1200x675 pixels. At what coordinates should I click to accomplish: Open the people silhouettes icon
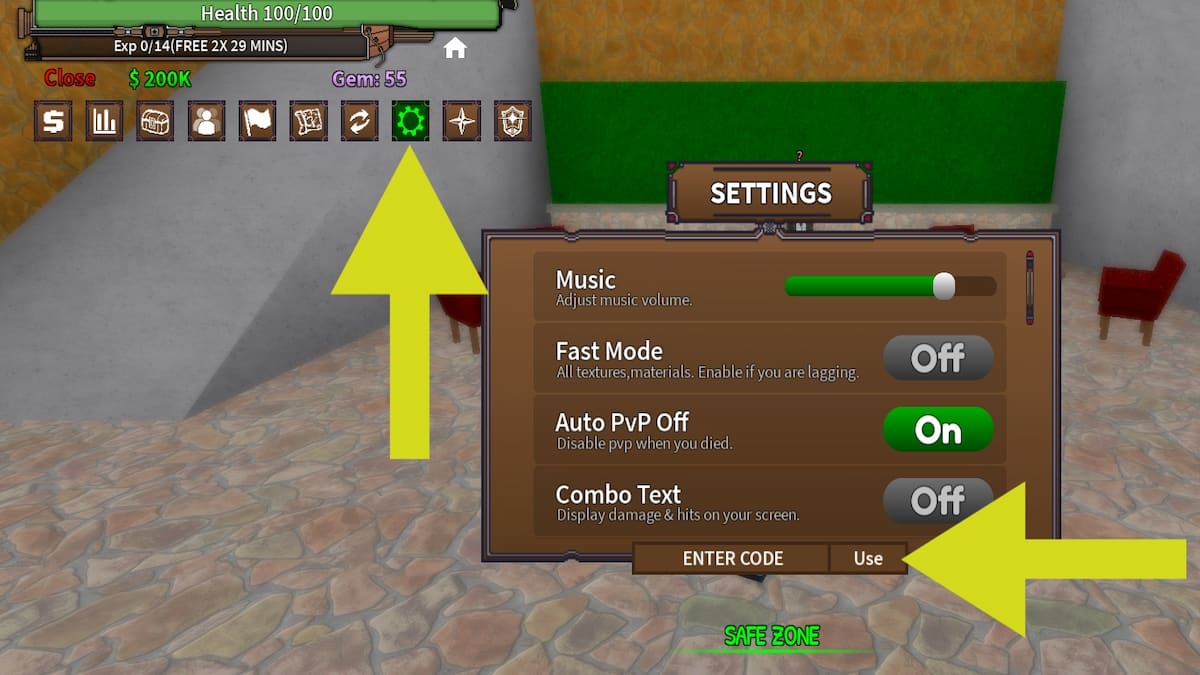[206, 121]
